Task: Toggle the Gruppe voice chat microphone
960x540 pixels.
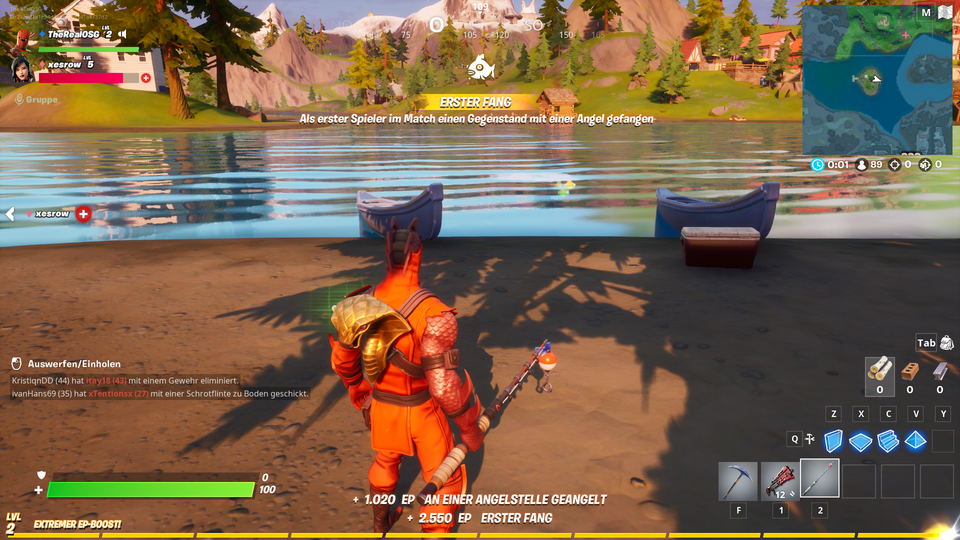Action: 19,99
